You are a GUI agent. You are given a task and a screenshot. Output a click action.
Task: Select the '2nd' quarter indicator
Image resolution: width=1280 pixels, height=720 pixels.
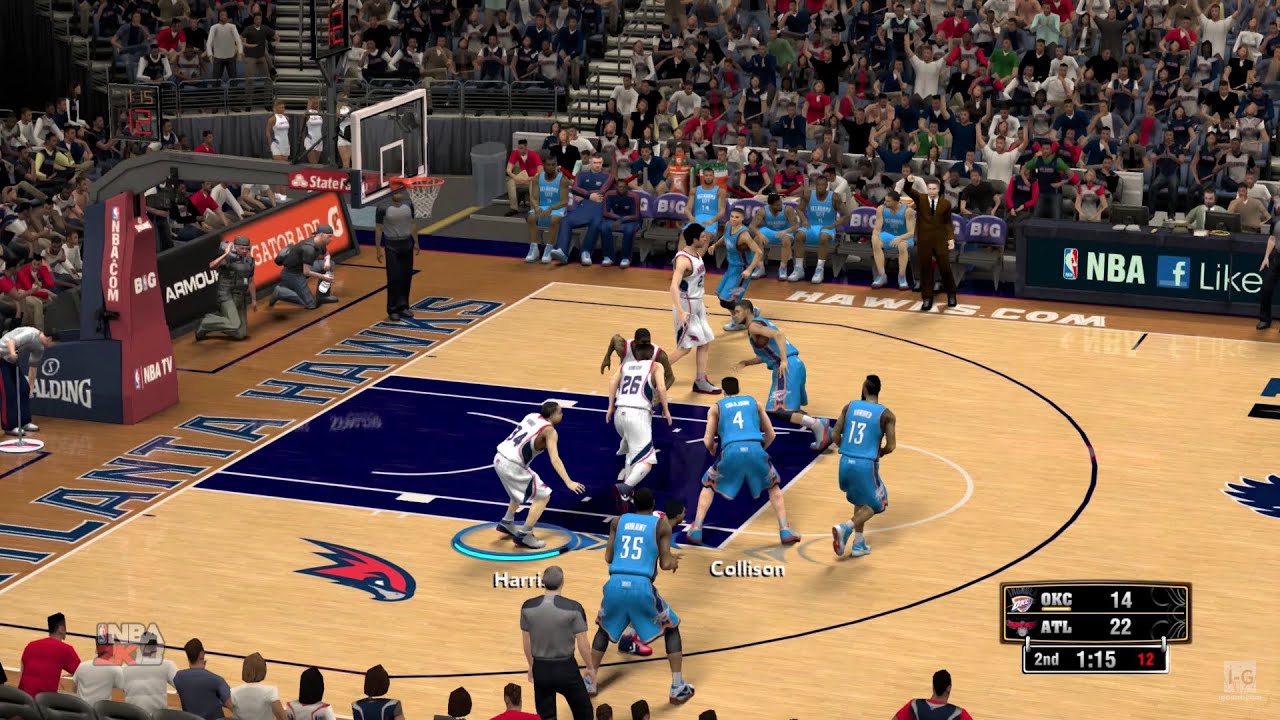click(x=1046, y=659)
